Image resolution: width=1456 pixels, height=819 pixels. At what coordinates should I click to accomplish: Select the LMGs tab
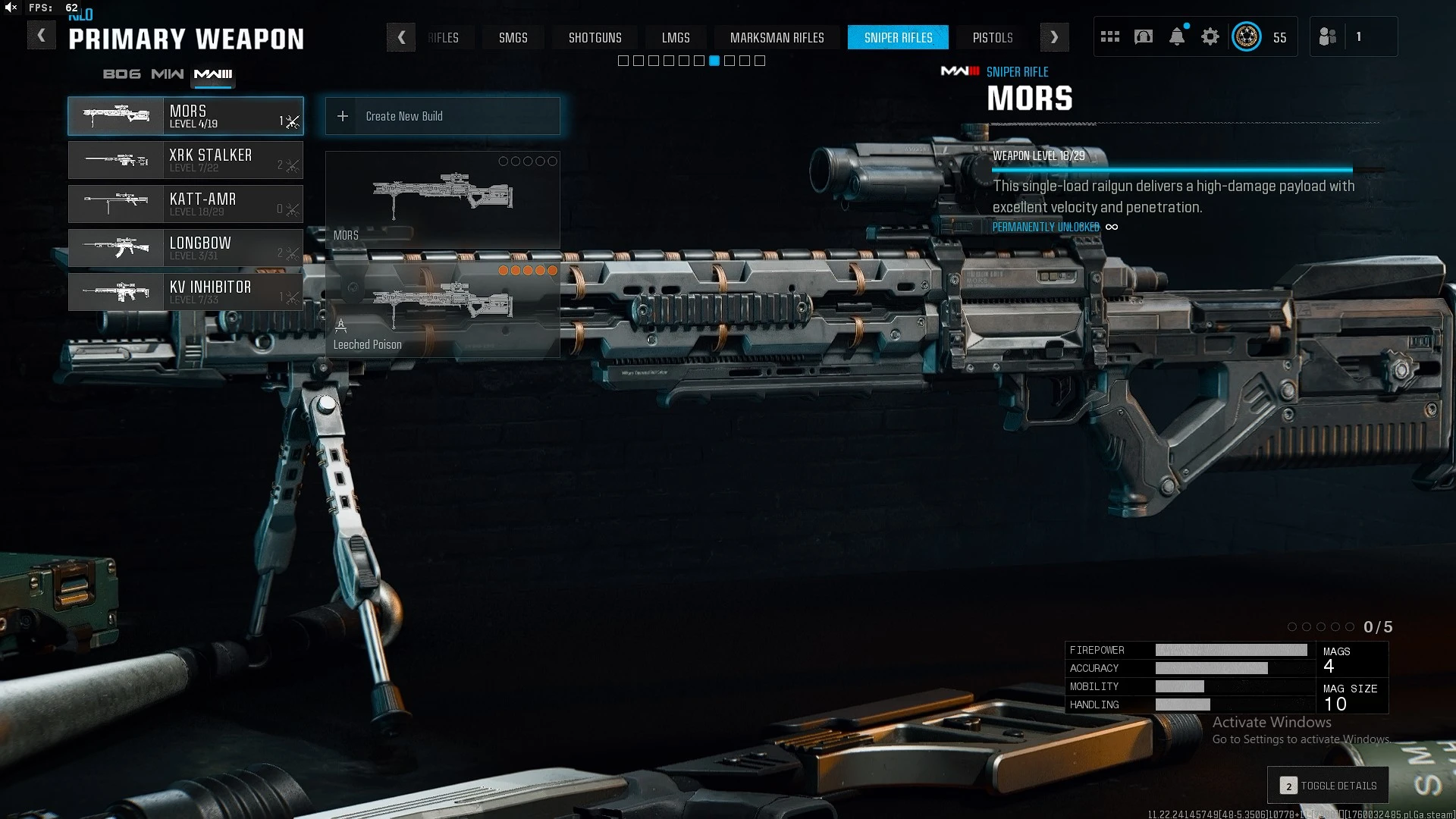point(675,37)
